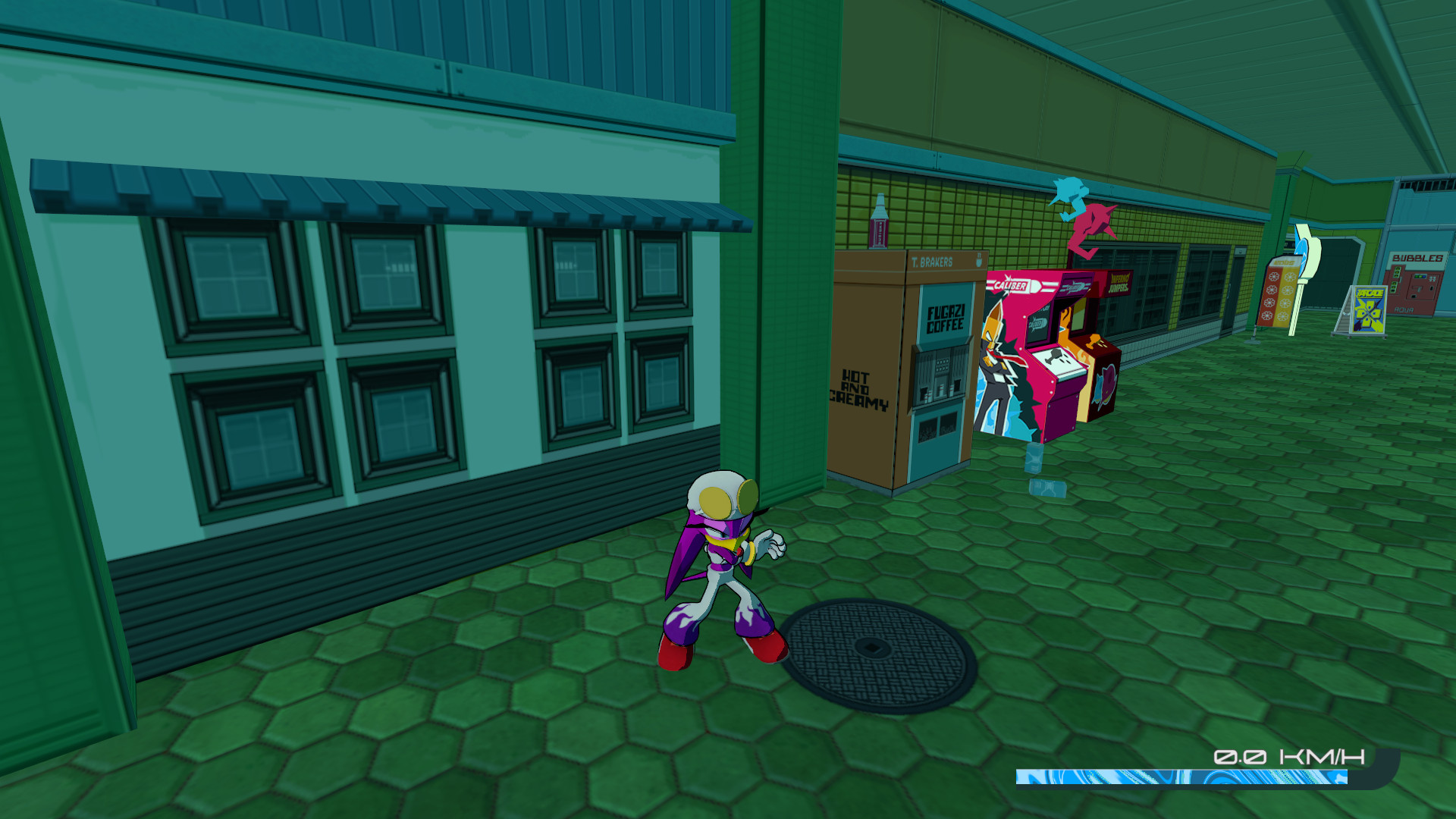Click the blue graffiti character silhouette

(1068, 199)
